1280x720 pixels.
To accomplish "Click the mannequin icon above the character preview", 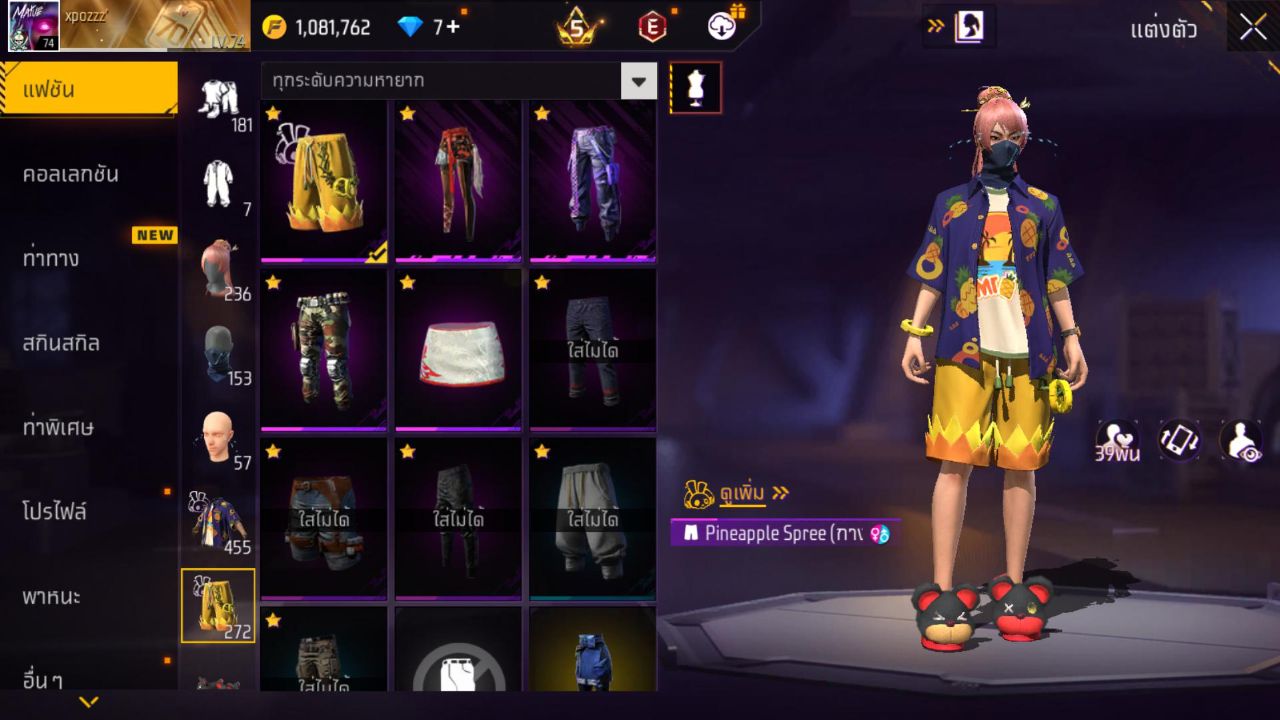I will (x=696, y=87).
